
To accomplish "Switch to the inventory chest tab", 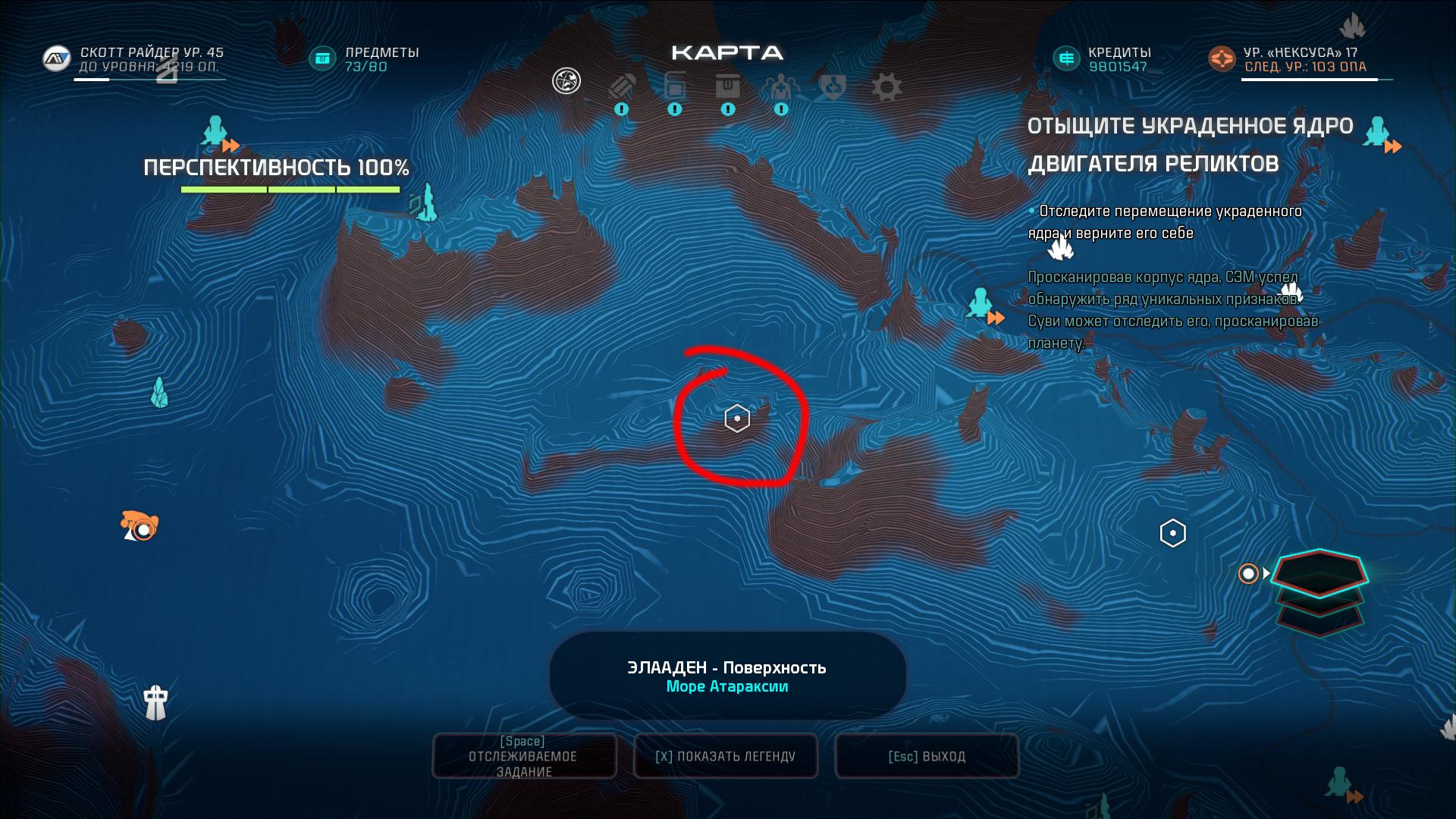I will point(728,86).
